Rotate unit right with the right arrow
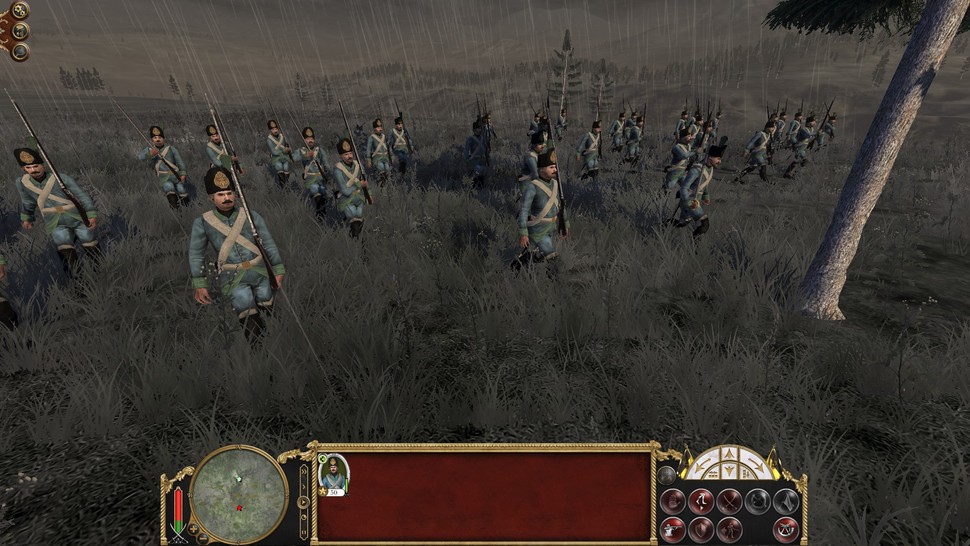This screenshot has width=970, height=546. click(x=757, y=467)
